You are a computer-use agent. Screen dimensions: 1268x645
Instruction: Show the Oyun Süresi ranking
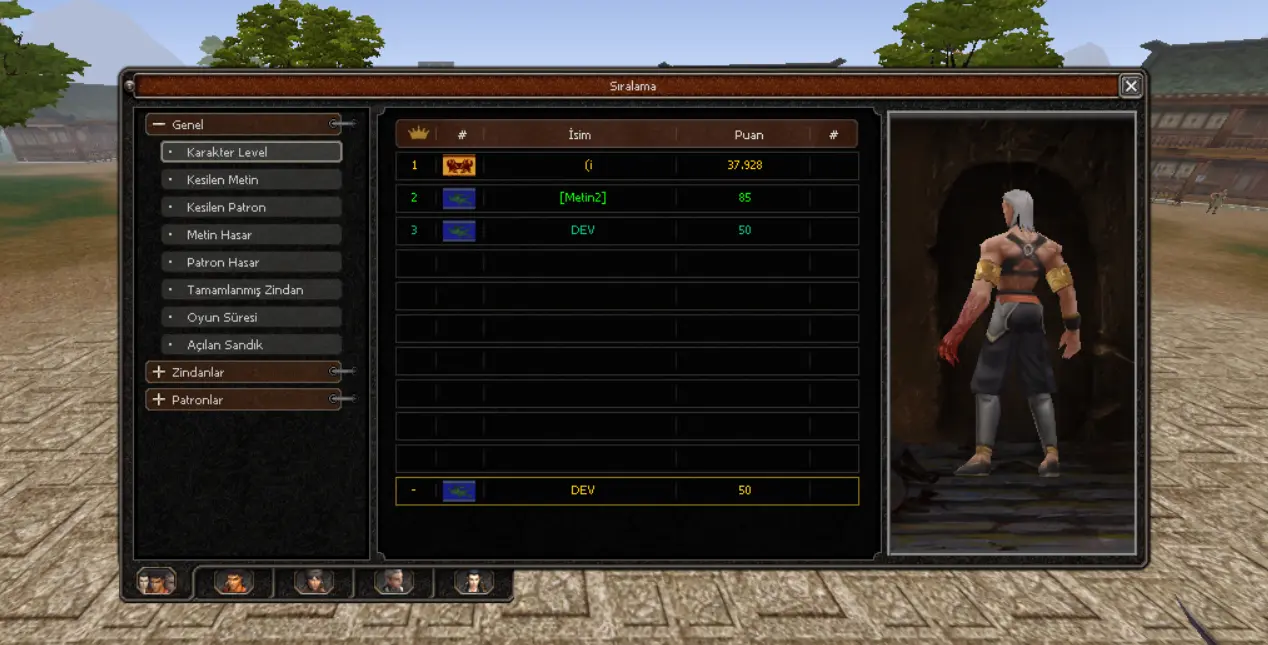251,317
